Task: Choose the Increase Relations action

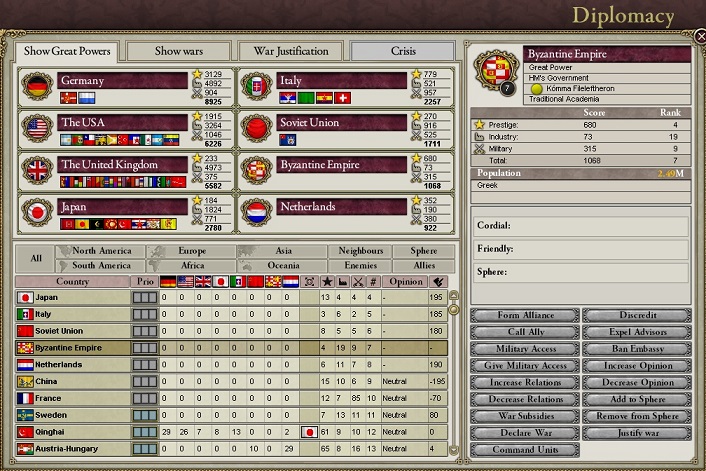Action: (524, 383)
